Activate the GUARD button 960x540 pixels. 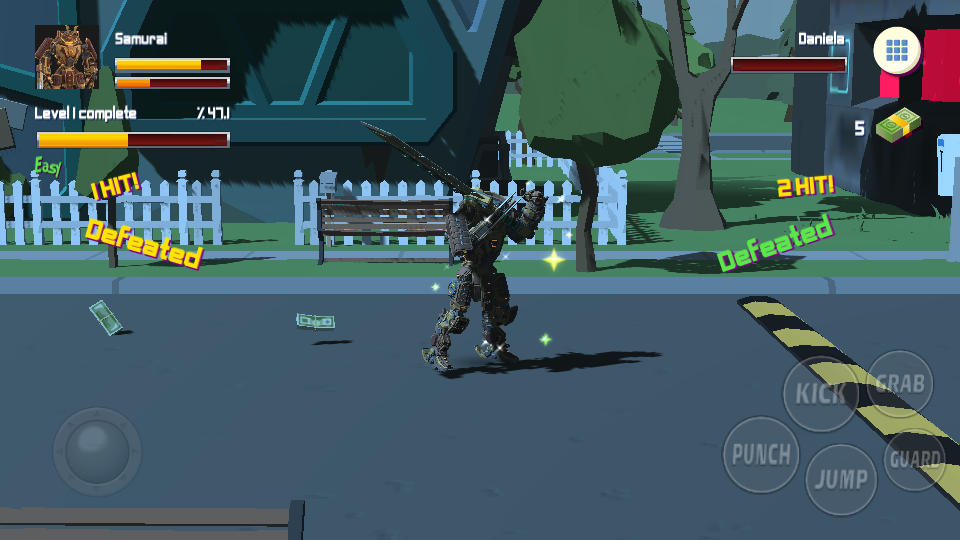coord(915,460)
